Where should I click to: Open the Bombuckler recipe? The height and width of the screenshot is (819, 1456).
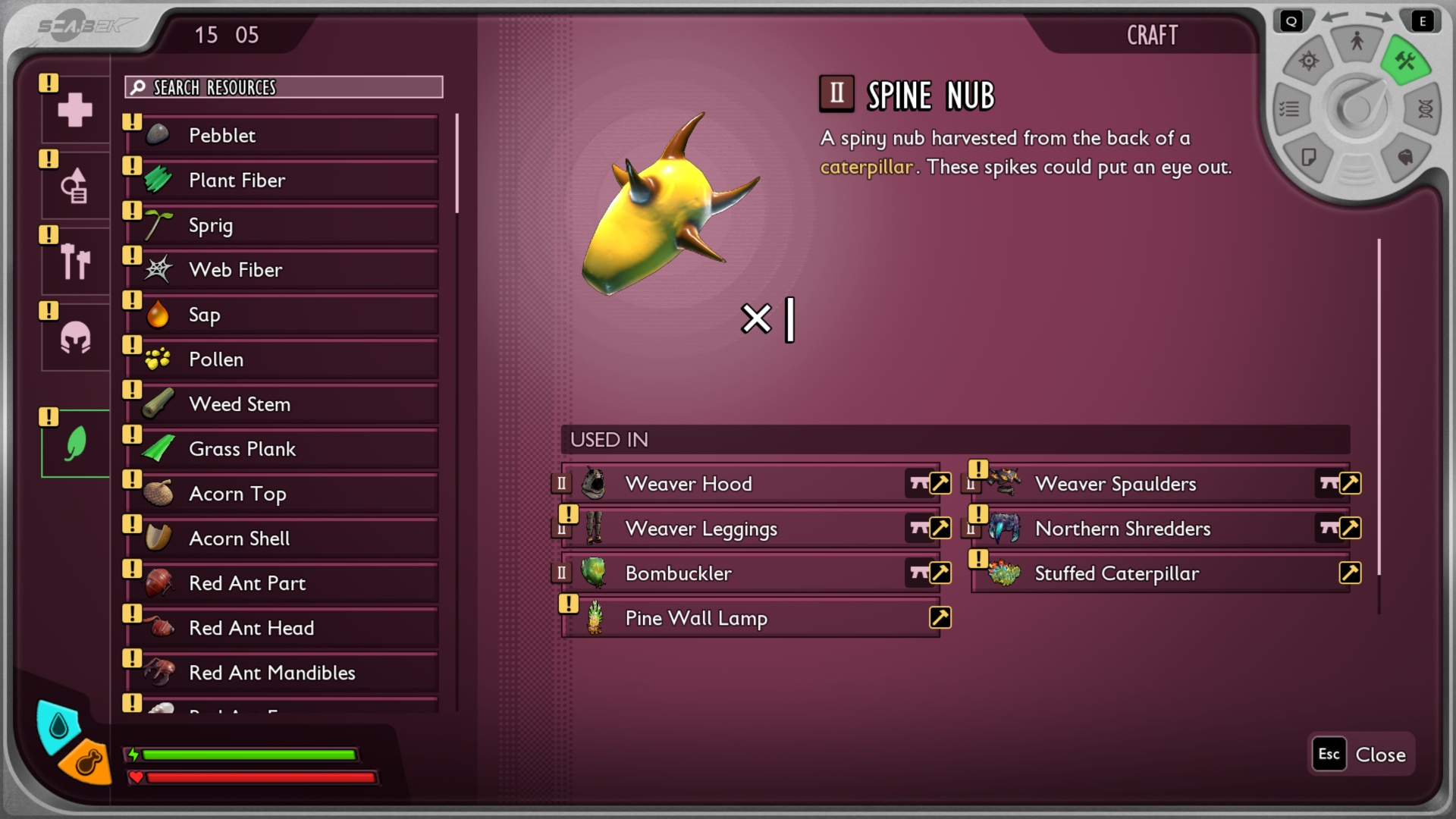coord(751,573)
